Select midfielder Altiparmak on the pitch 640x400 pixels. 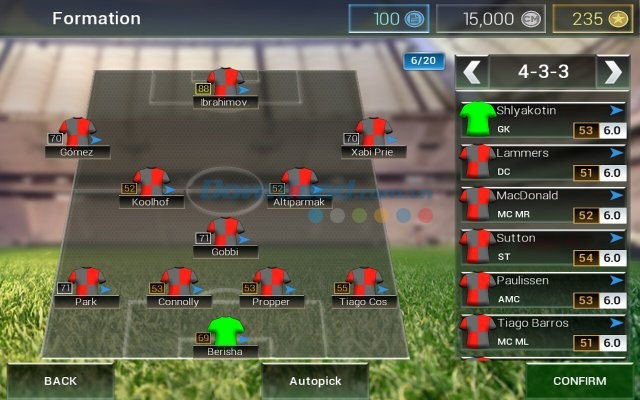[x=298, y=185]
